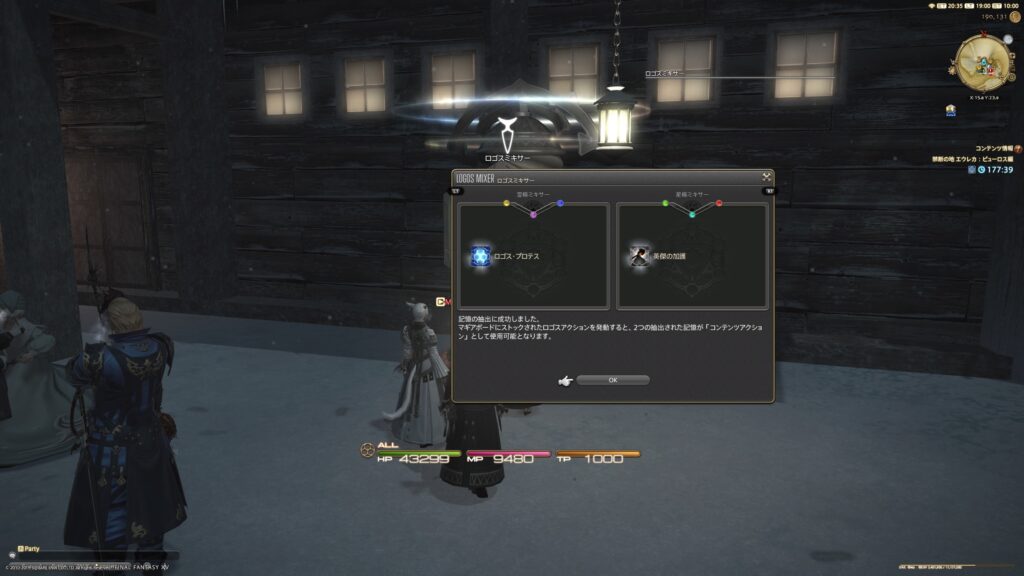Open the content info tracker
The height and width of the screenshot is (576, 1024).
[990, 148]
